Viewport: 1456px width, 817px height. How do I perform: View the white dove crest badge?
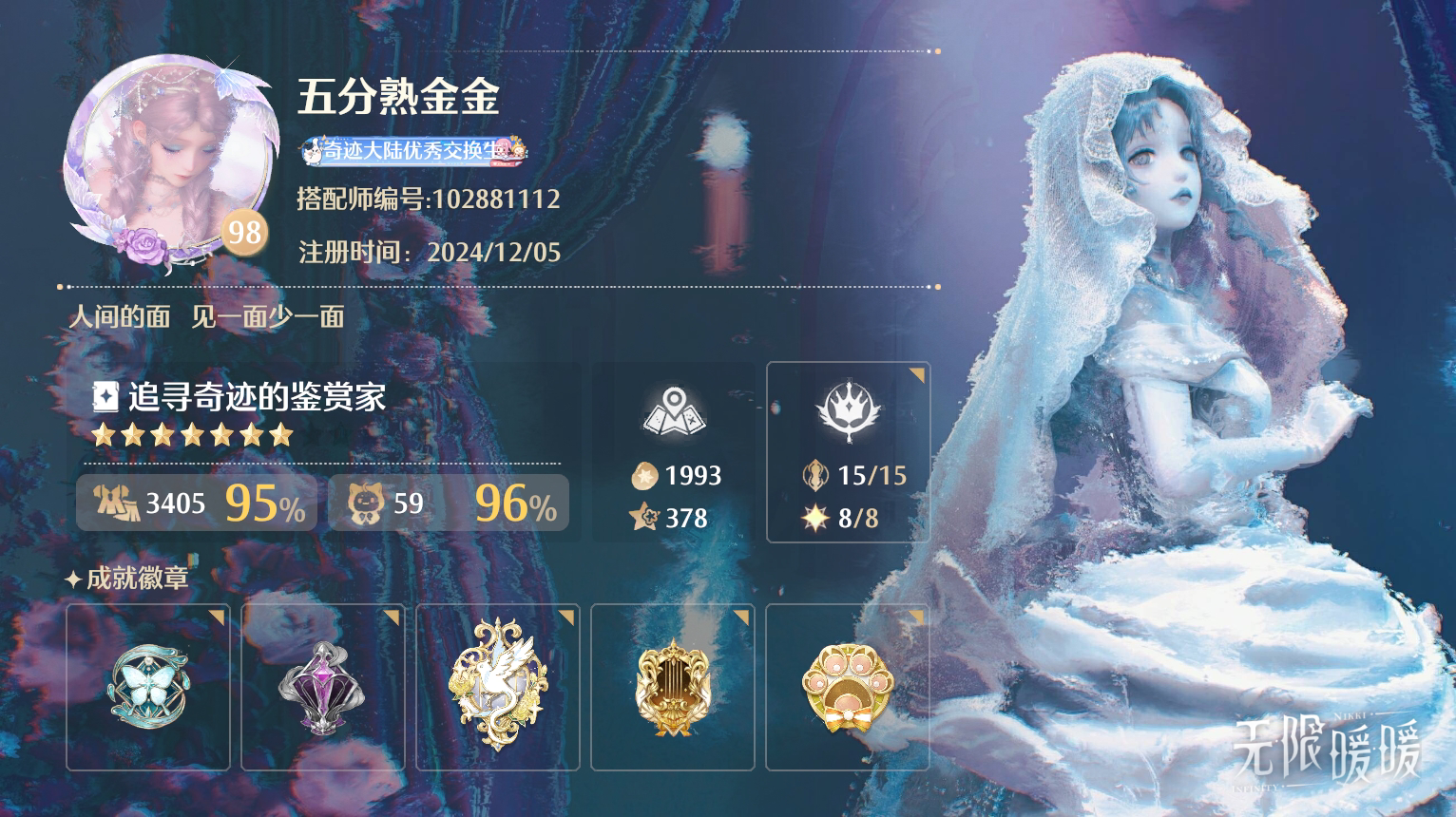point(498,686)
